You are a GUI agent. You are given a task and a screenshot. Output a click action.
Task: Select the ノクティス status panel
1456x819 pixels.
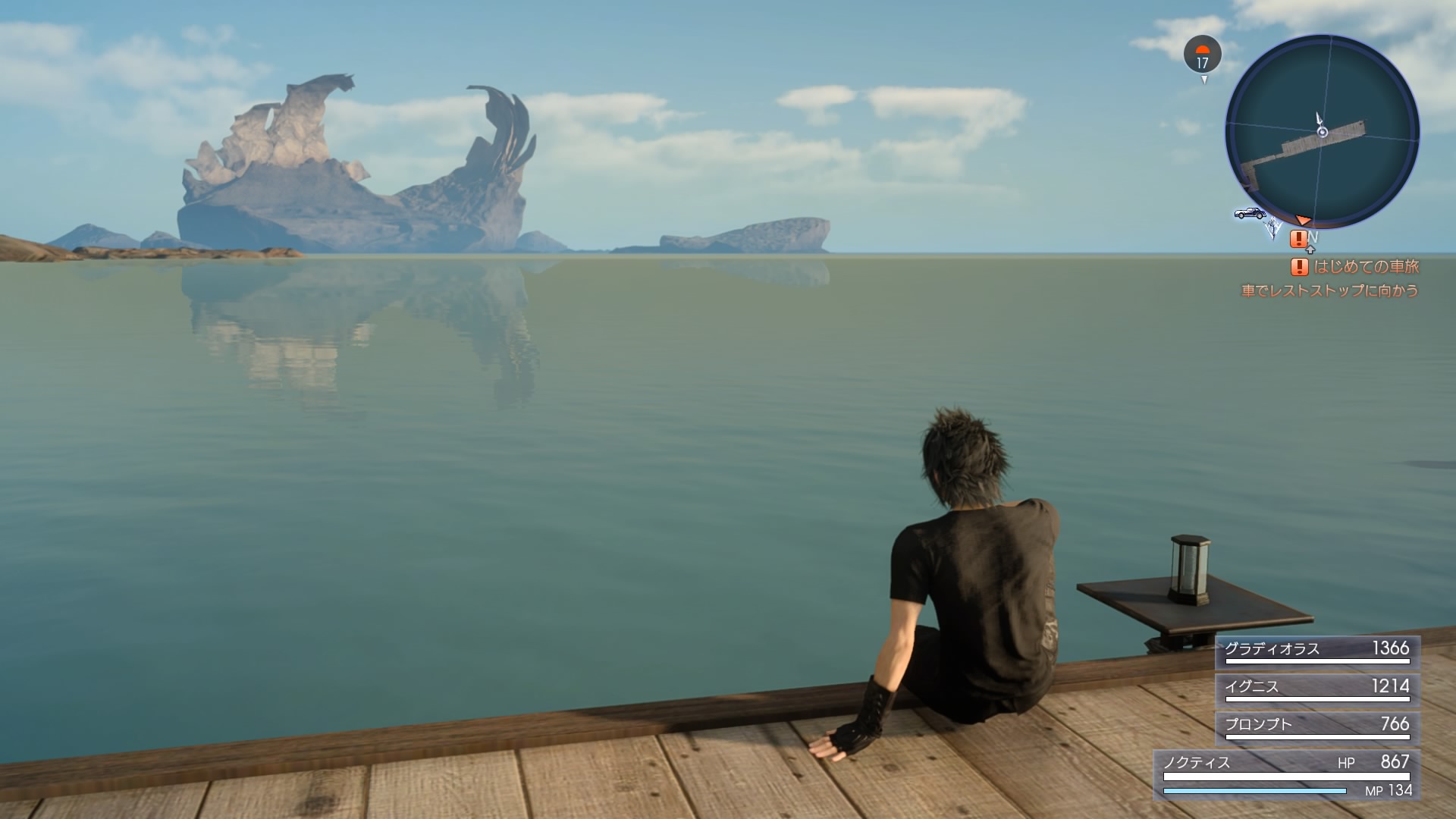tap(1287, 775)
